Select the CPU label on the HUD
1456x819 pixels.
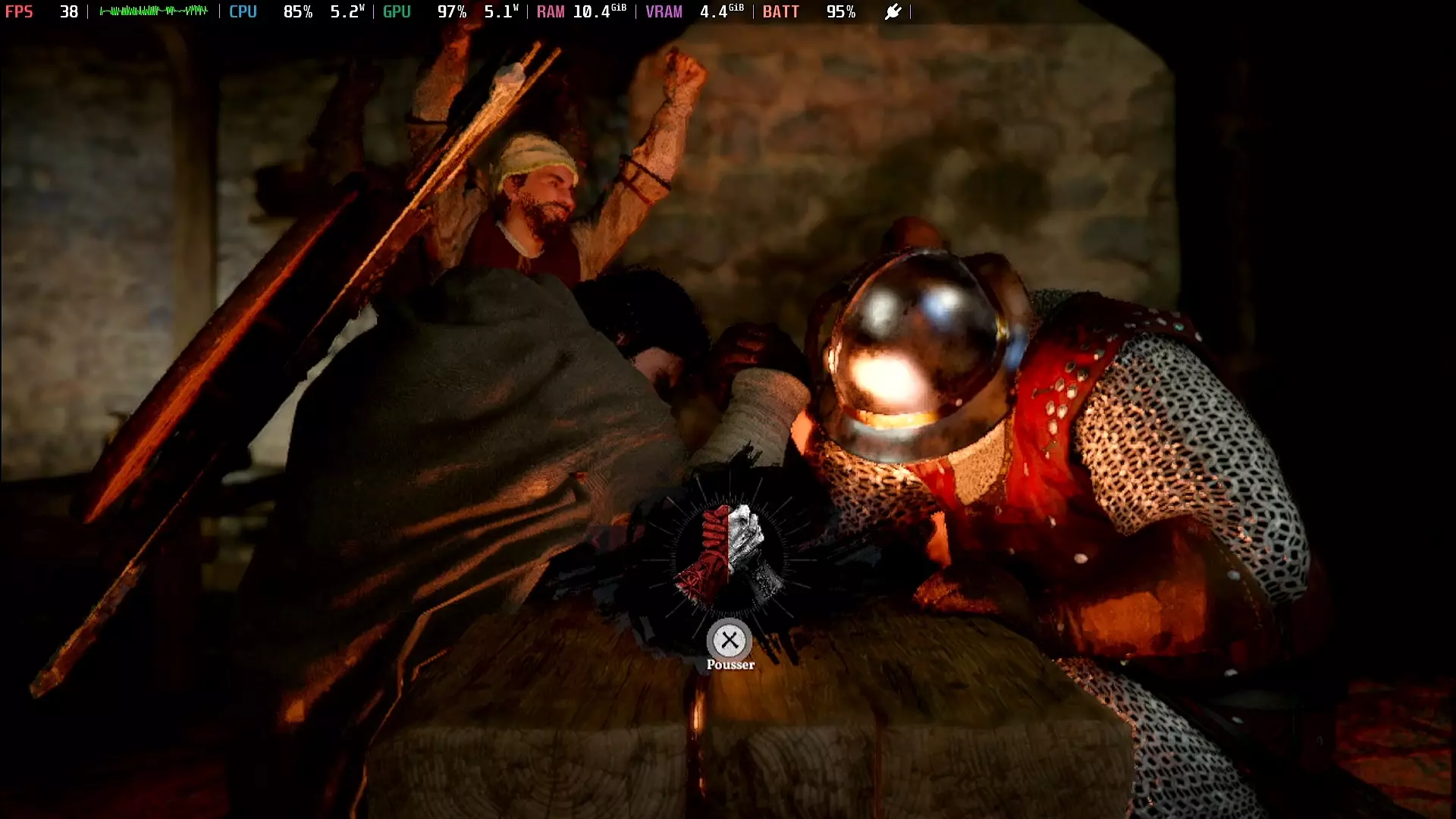click(243, 12)
